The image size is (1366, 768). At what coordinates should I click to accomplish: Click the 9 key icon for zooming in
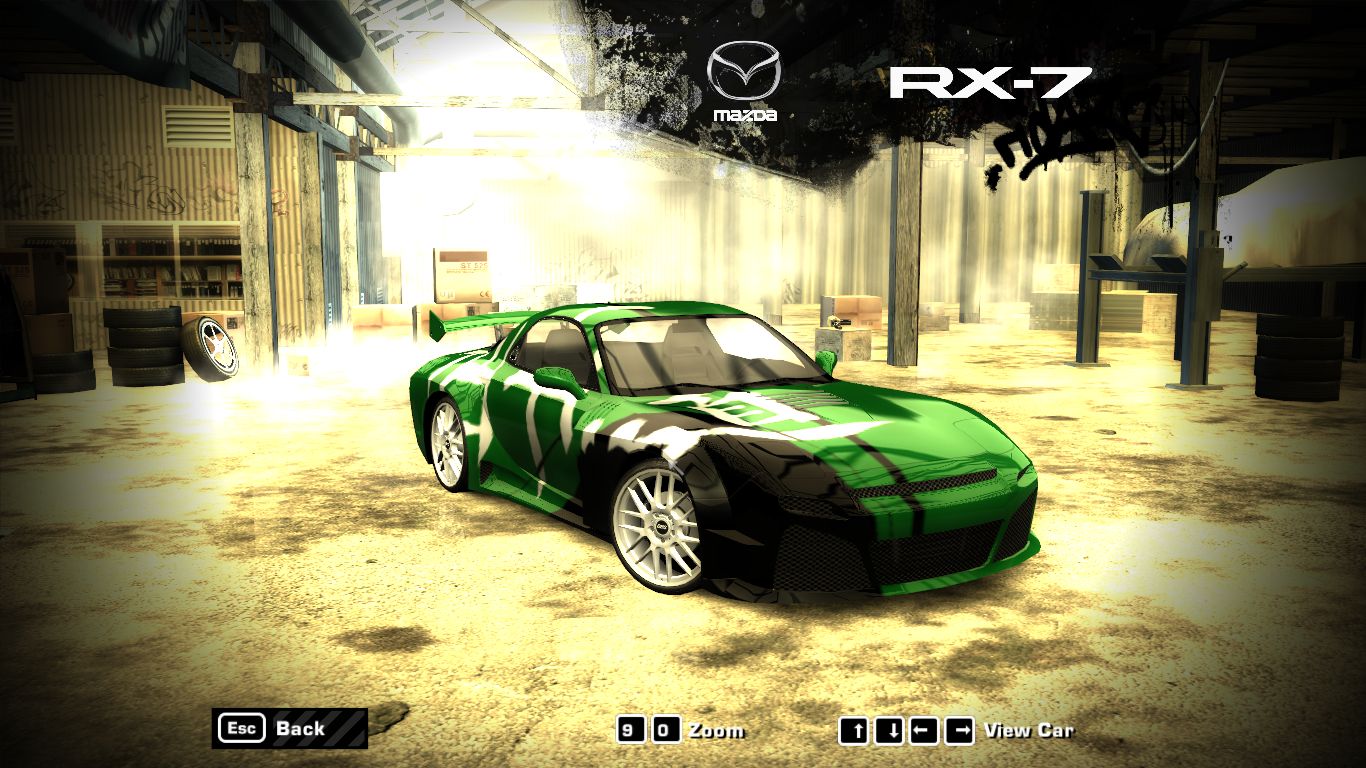click(x=630, y=730)
